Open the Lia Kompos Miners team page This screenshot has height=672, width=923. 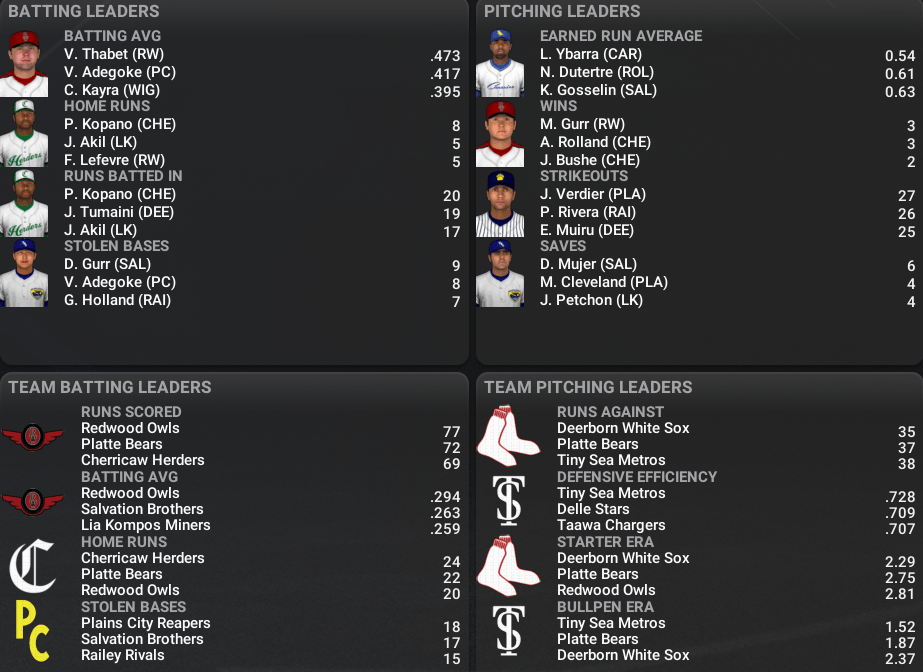click(x=146, y=525)
